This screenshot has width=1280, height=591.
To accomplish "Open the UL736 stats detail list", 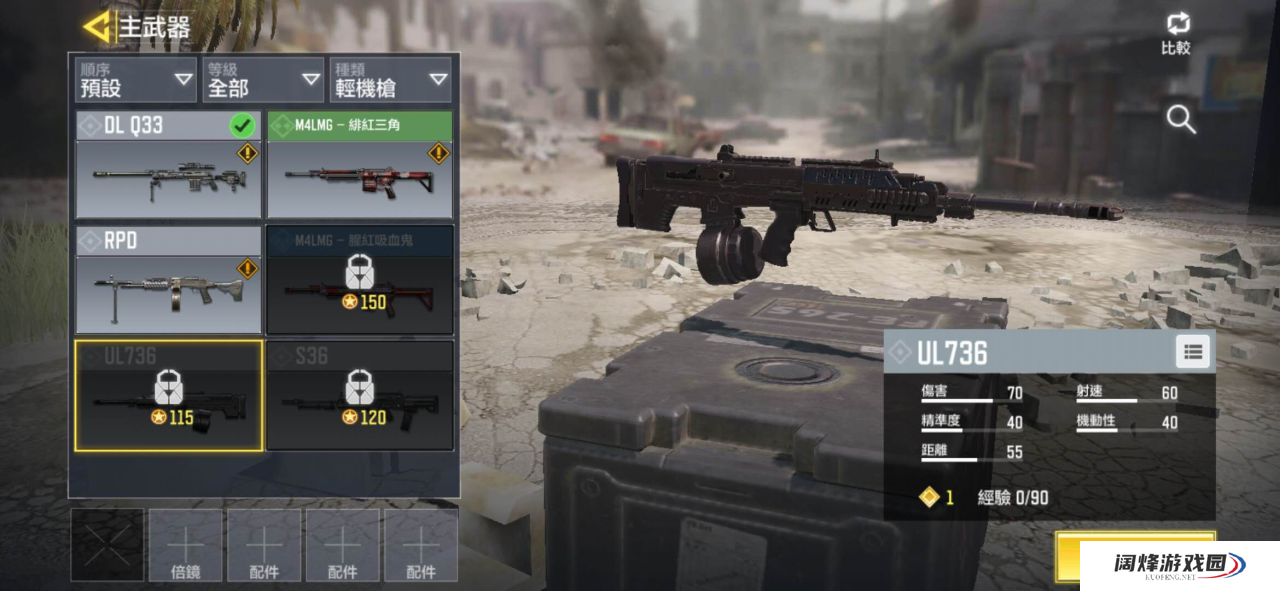I will point(1192,352).
